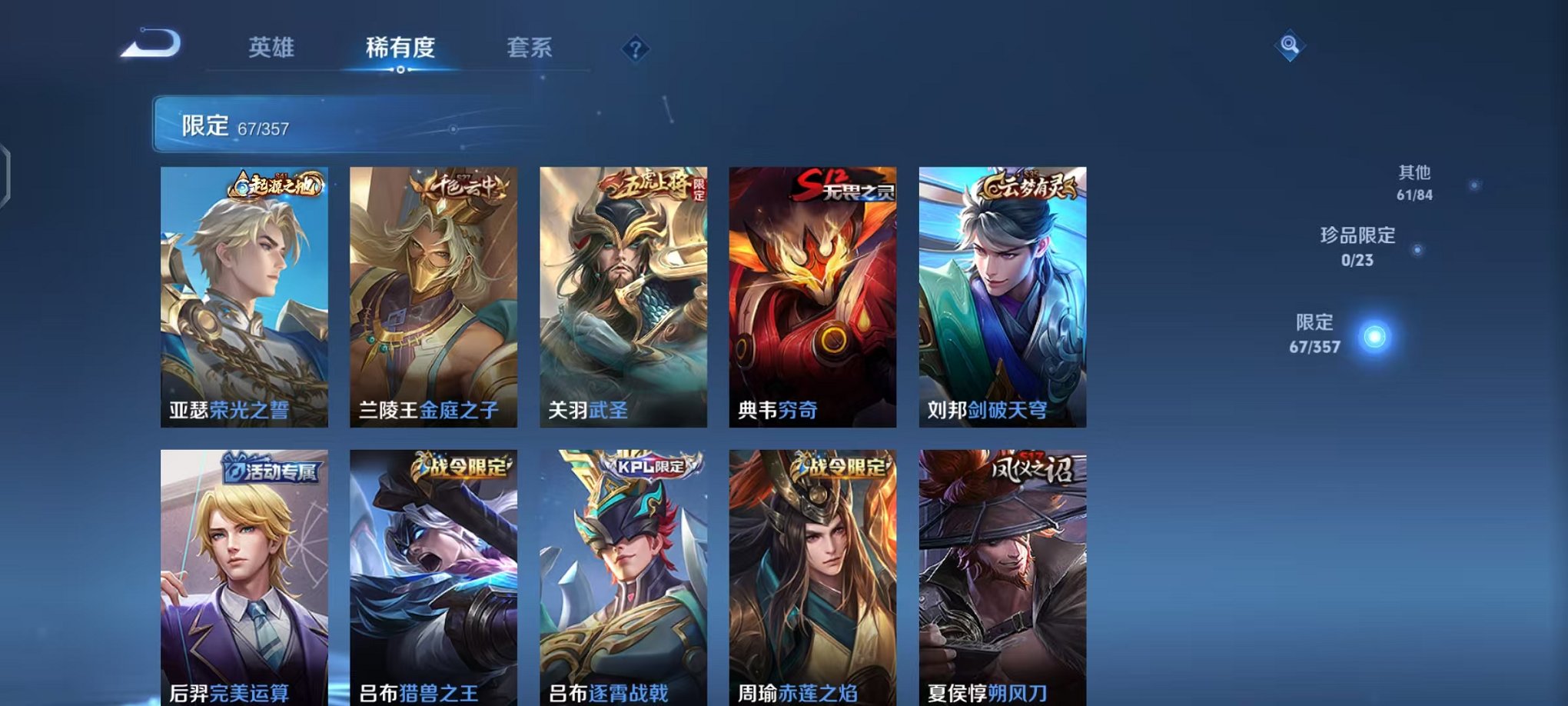
Task: Click the back arrow logo at top left
Action: point(151,44)
